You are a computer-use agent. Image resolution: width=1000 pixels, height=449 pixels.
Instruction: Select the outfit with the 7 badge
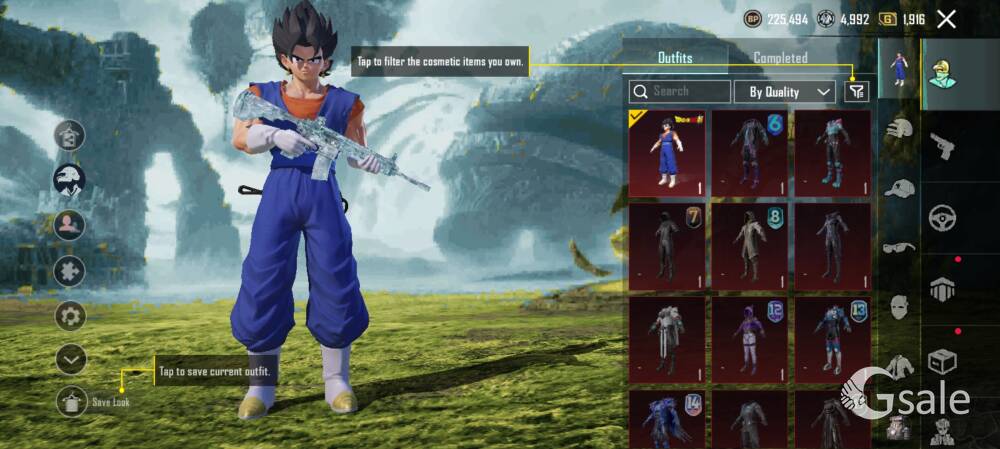[x=667, y=246]
